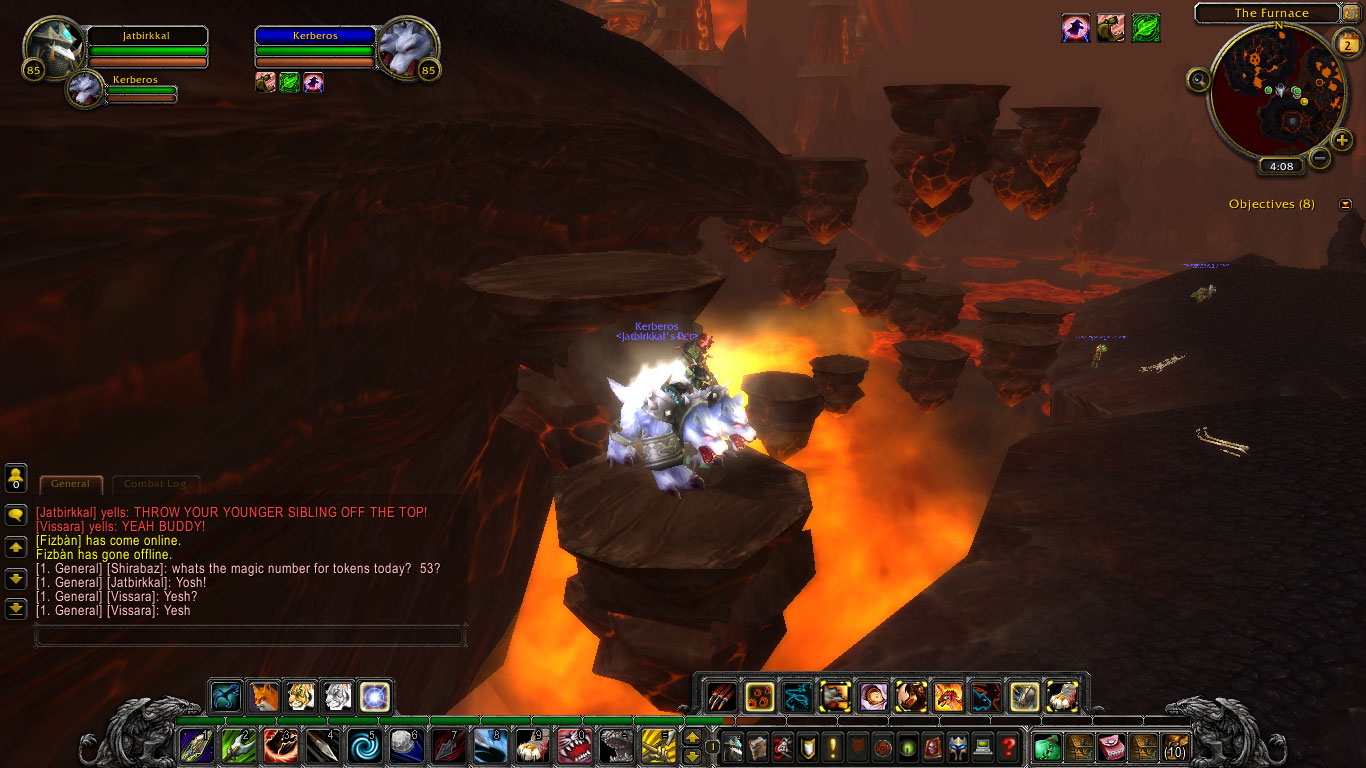Click the chat input box

(x=250, y=635)
